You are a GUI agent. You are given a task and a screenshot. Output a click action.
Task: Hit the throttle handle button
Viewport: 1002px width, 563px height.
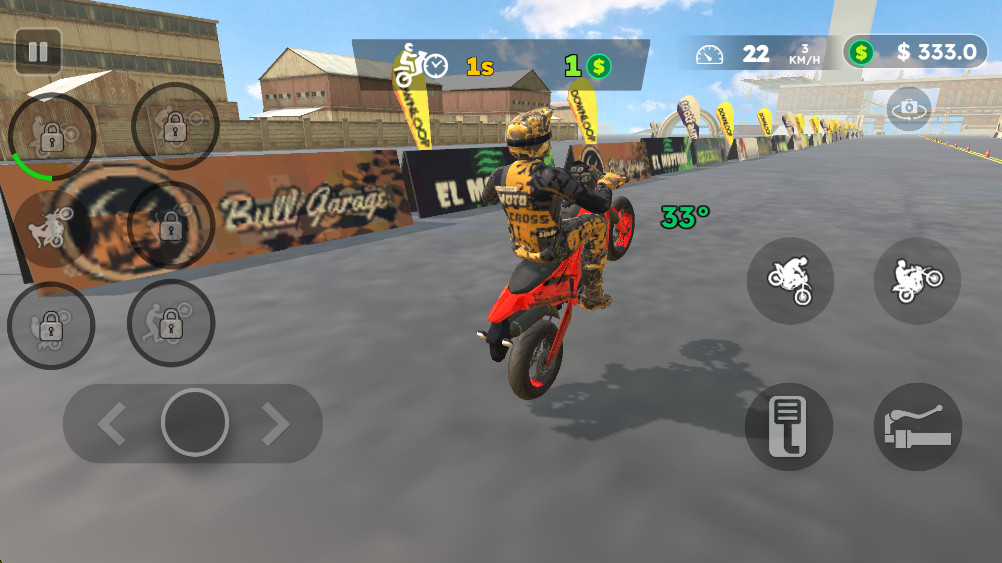point(917,427)
